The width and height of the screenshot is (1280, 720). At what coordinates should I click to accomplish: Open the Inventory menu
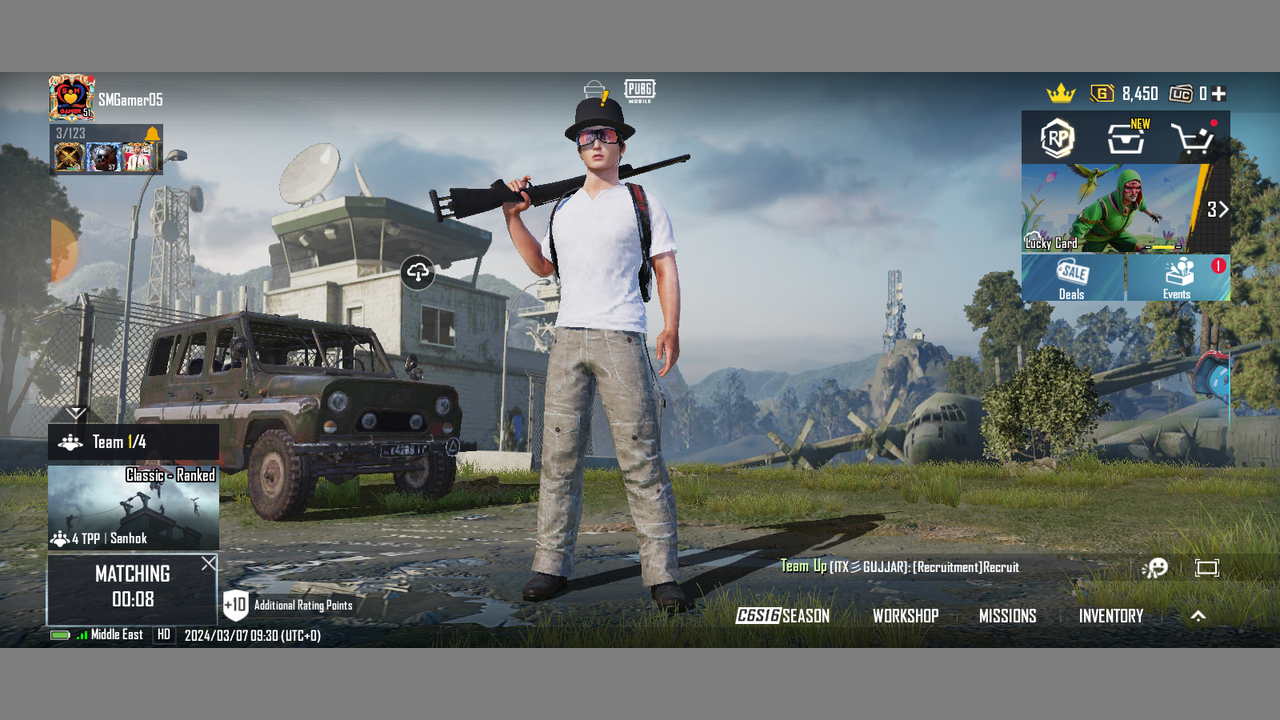click(1110, 616)
